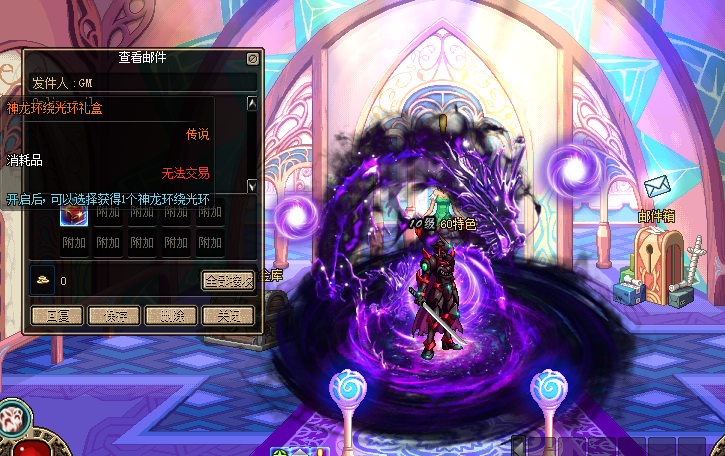This screenshot has width=725, height=456.
Task: Click the 关闭 (Close) button
Action: (x=228, y=316)
